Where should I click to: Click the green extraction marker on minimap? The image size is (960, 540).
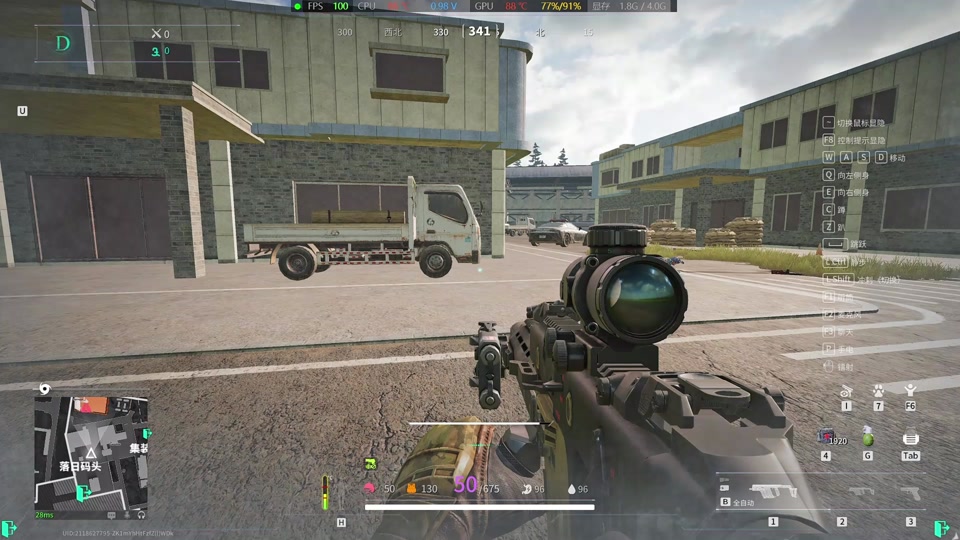click(84, 493)
